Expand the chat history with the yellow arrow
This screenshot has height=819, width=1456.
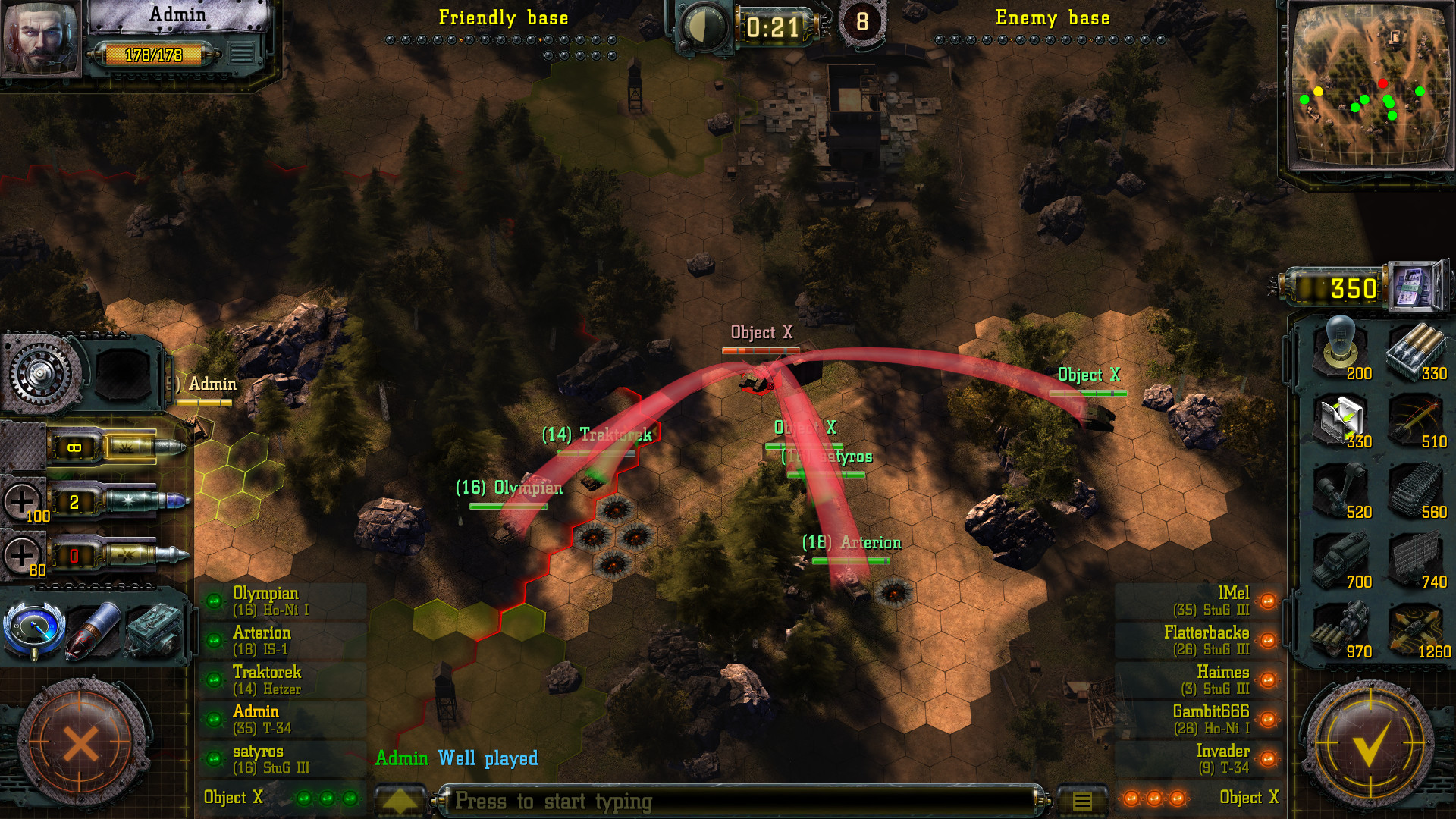(400, 800)
